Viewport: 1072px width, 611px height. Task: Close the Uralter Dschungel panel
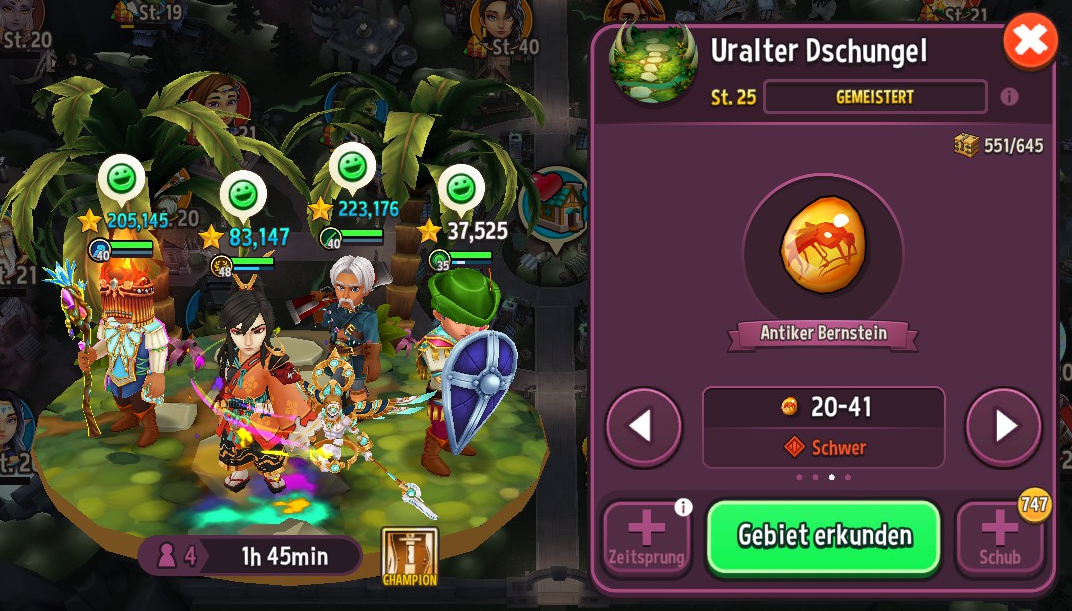1030,41
